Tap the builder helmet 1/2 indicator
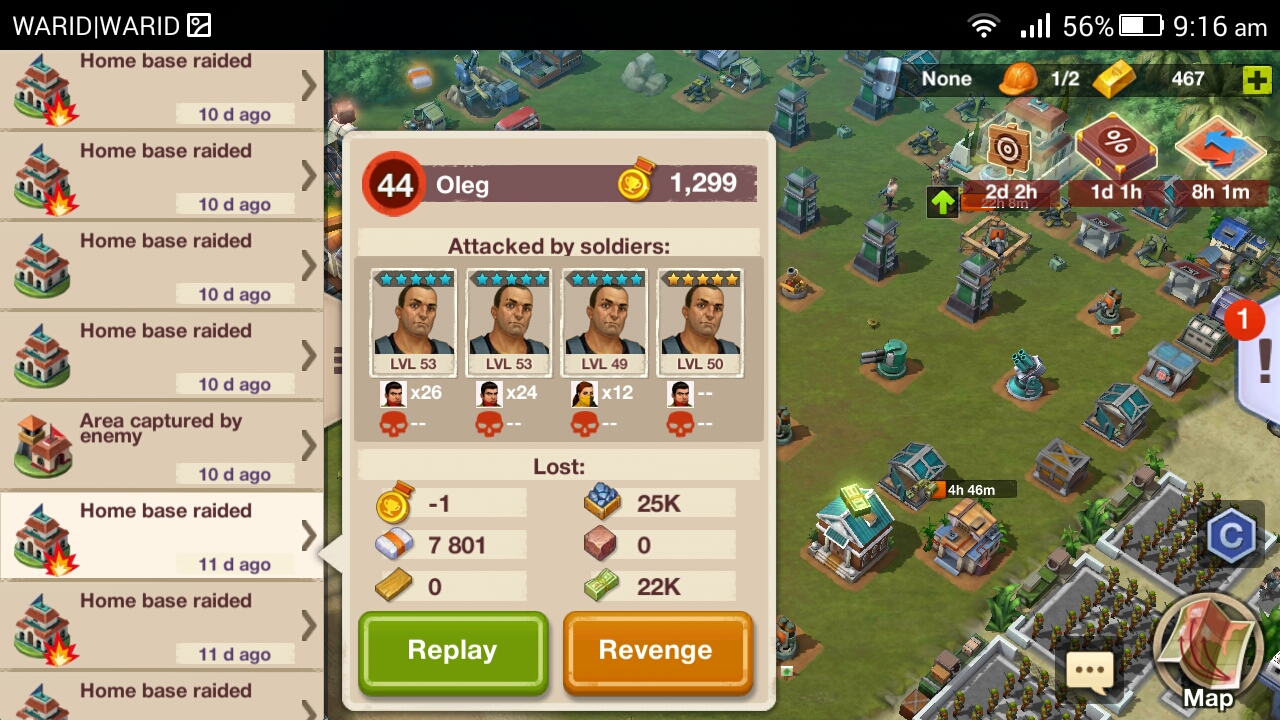The width and height of the screenshot is (1280, 720). (x=1040, y=79)
